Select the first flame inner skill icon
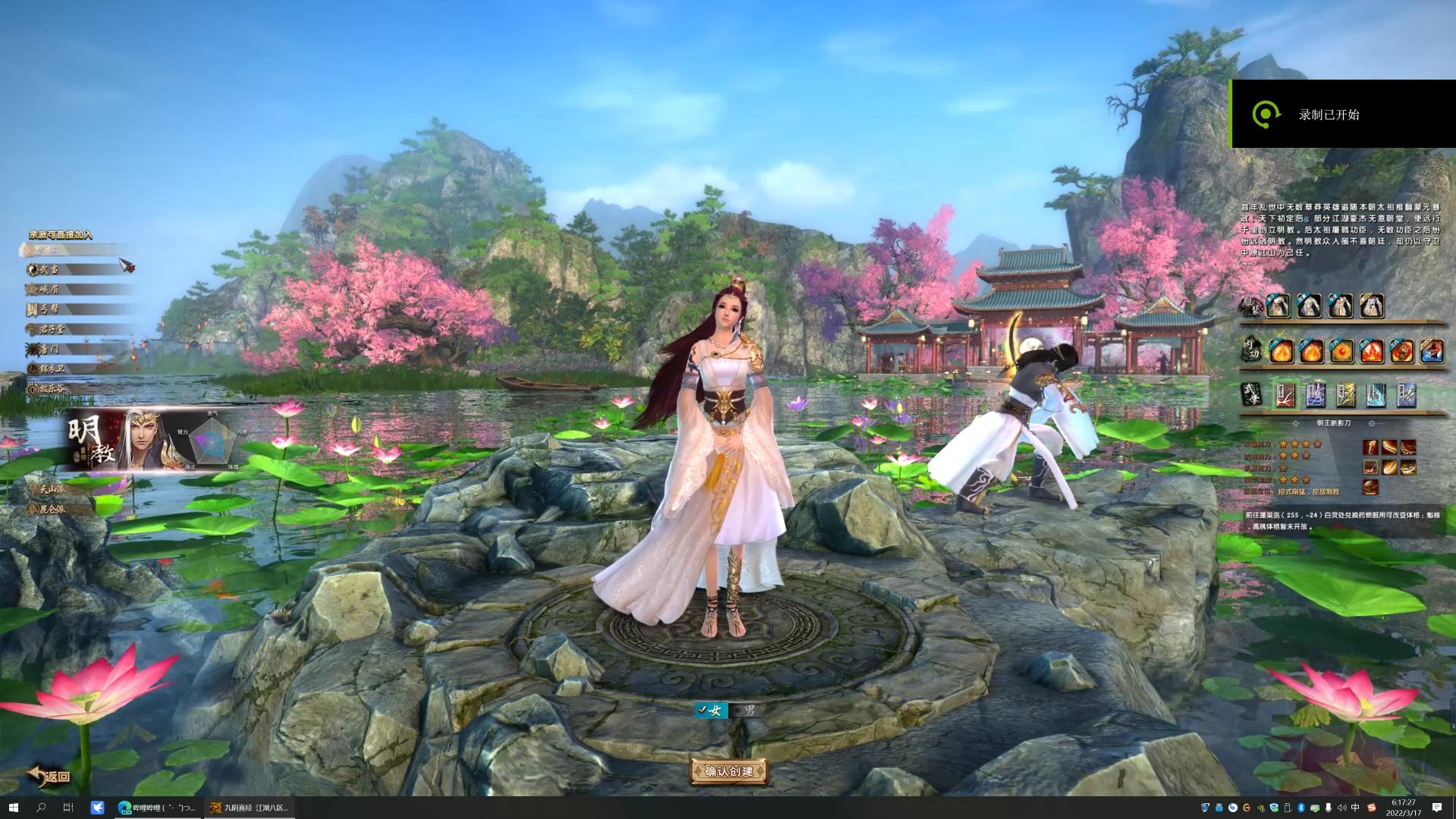 (1281, 352)
